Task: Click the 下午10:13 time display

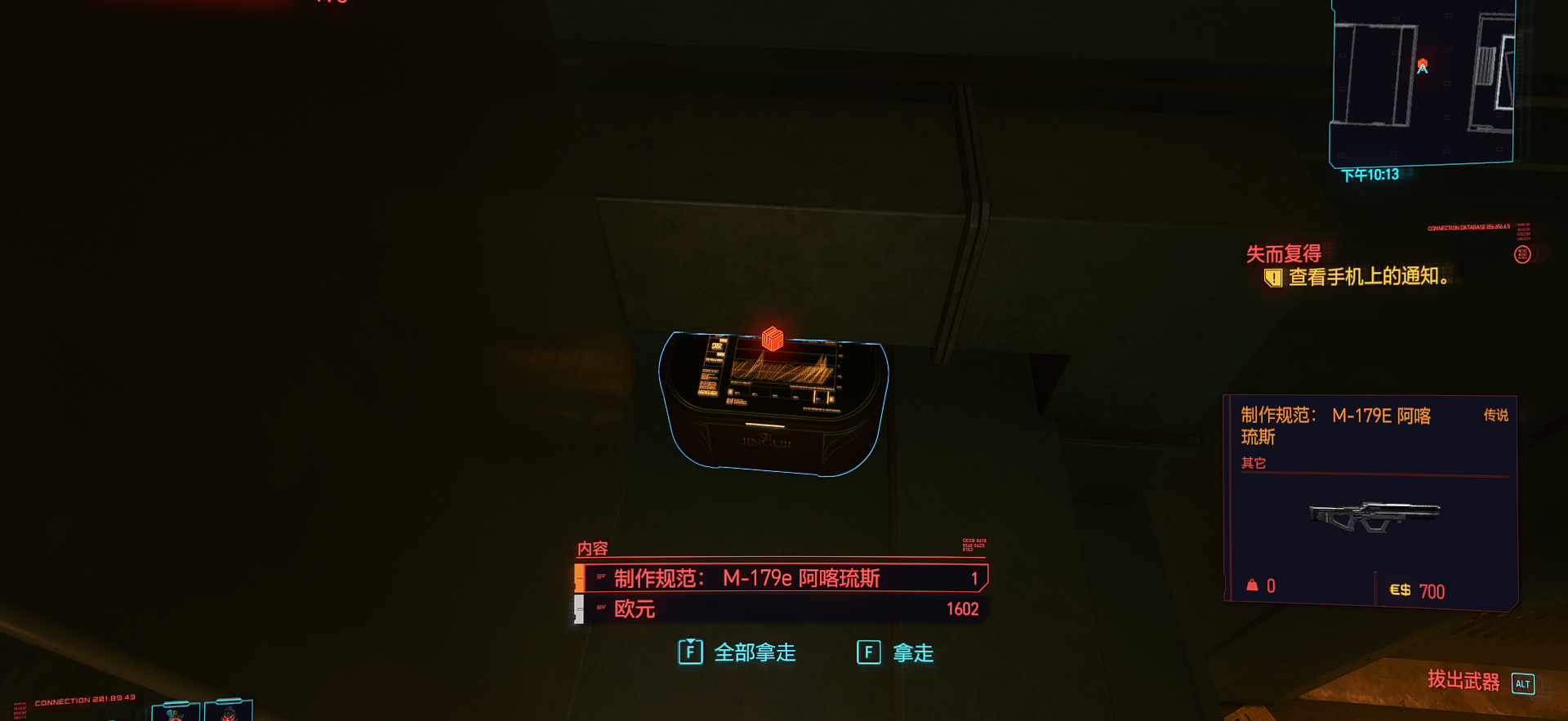Action: [1369, 174]
